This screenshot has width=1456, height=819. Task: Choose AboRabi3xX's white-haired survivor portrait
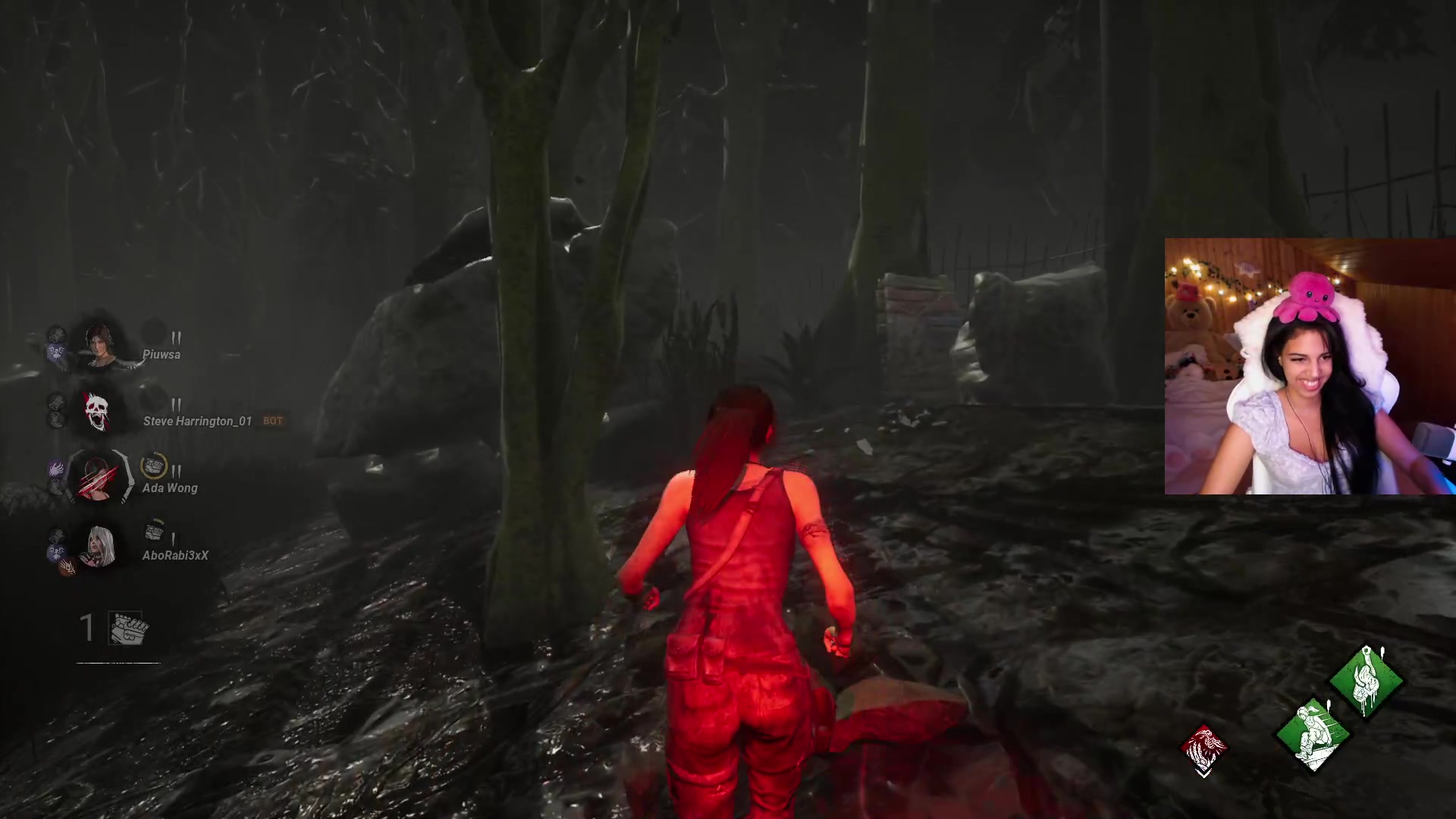pos(99,546)
